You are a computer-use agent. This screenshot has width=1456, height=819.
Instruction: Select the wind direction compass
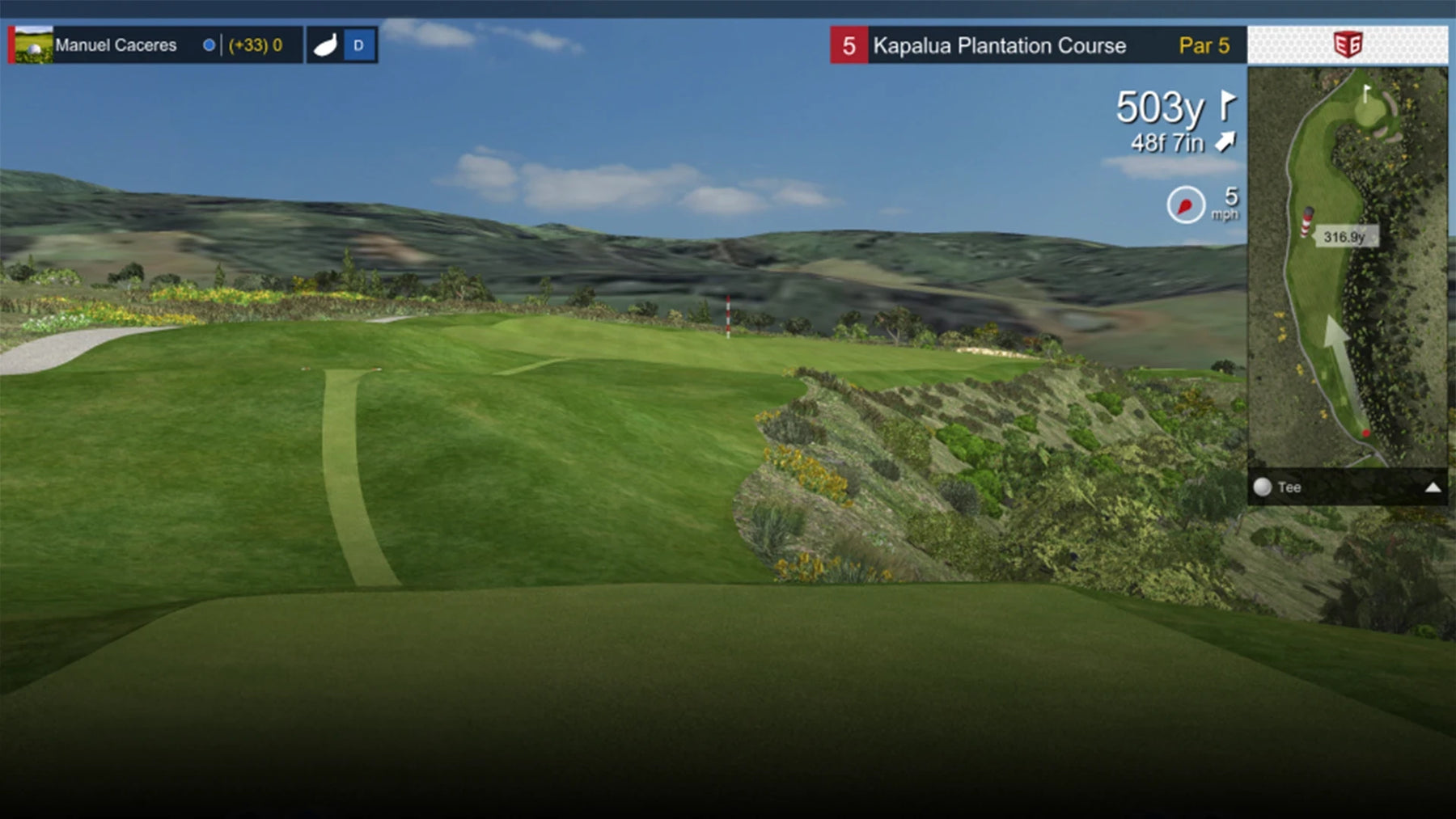[1186, 205]
